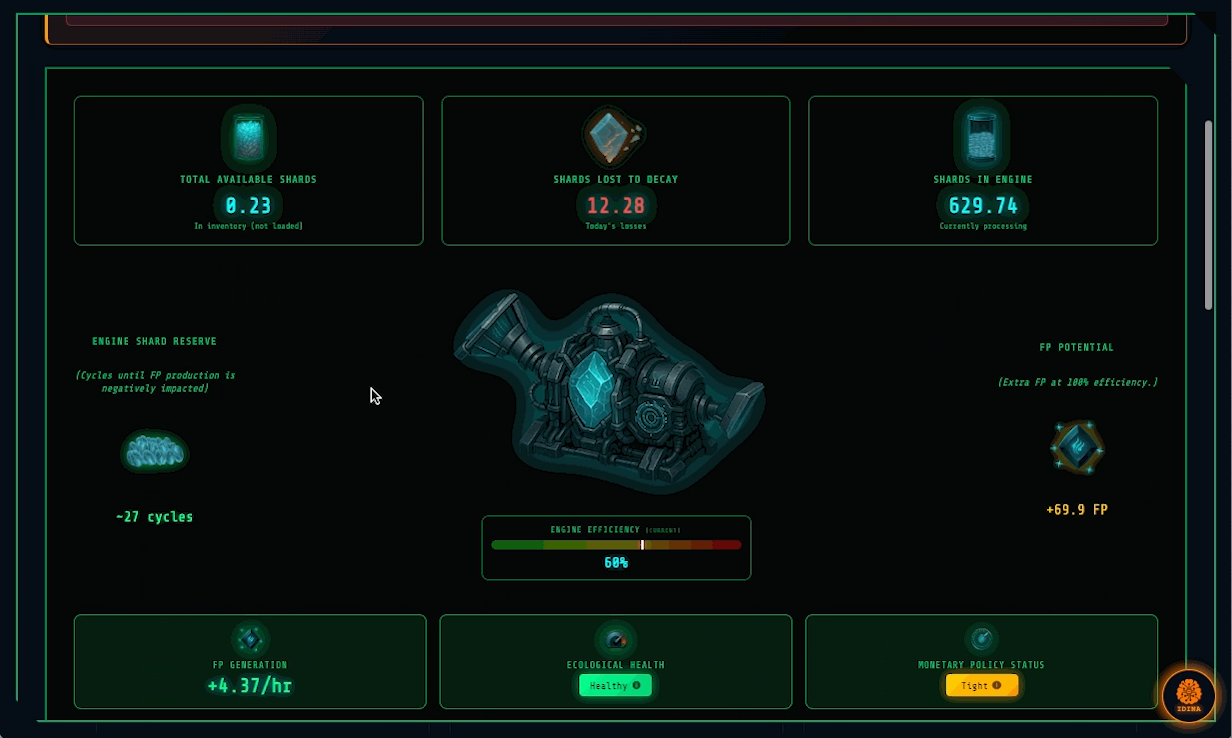Viewport: 1232px width, 738px height.
Task: Open the IDINA brain assistant button
Action: pyautogui.click(x=1189, y=695)
